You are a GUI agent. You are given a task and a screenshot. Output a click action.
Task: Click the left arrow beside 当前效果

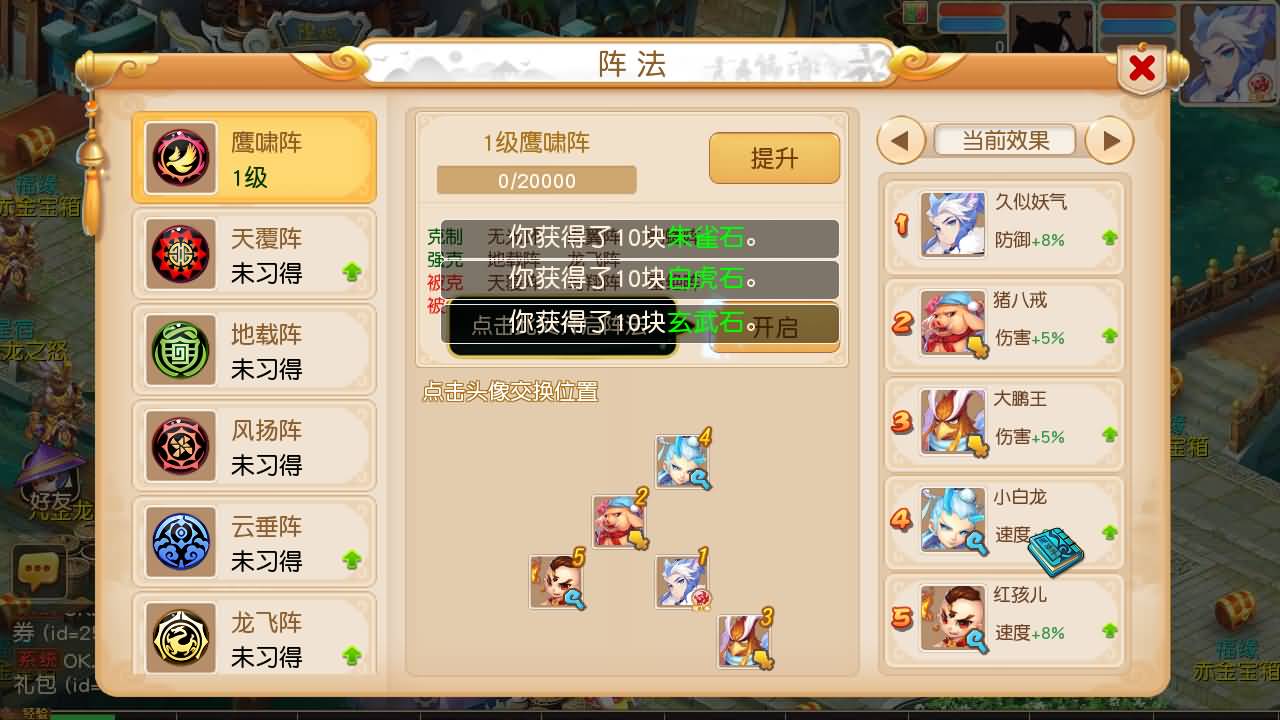899,142
